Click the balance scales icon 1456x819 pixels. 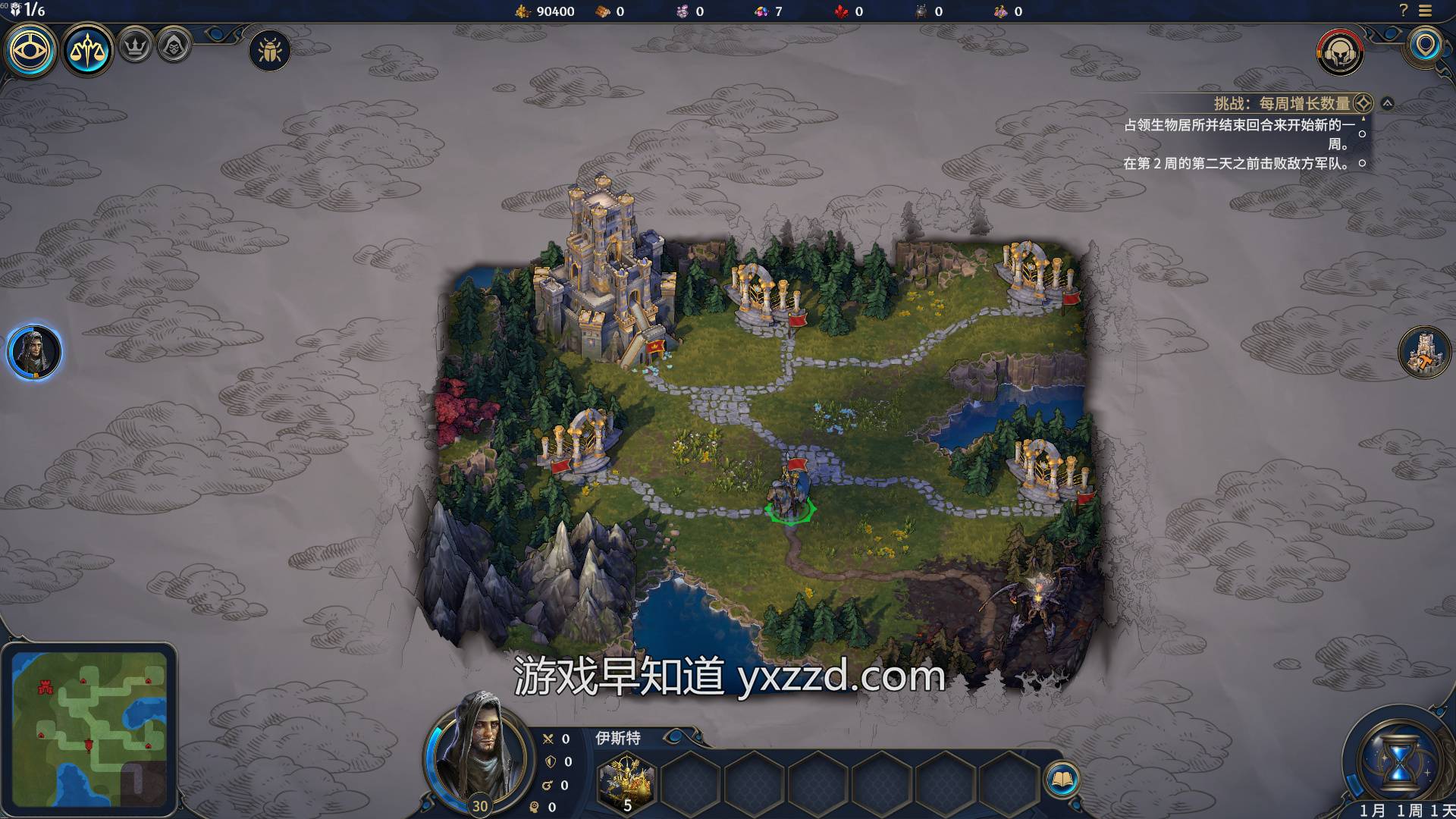(88, 50)
